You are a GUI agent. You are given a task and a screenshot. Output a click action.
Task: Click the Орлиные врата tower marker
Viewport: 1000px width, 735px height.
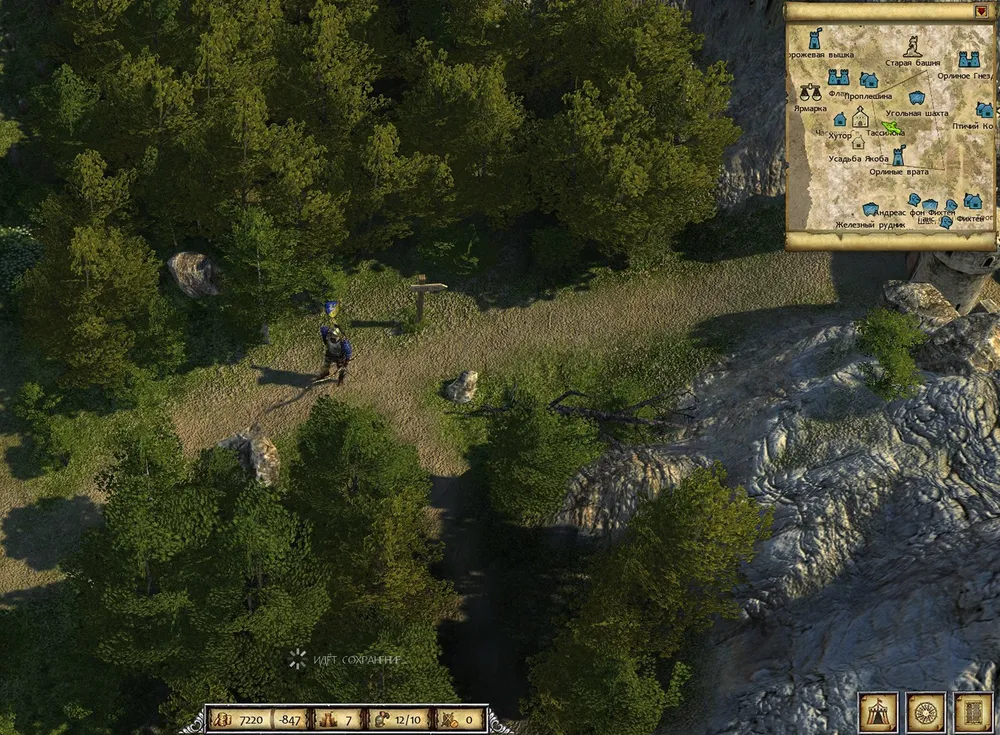898,156
